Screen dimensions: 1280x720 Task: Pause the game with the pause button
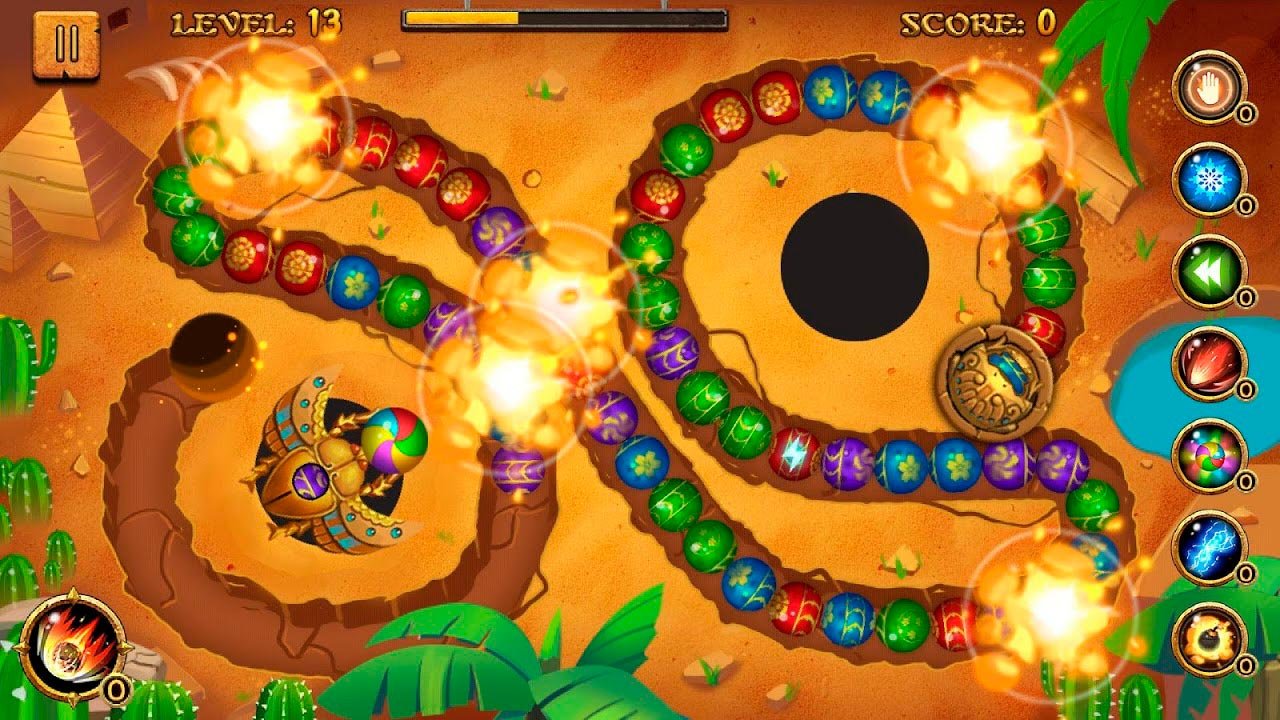[x=66, y=45]
